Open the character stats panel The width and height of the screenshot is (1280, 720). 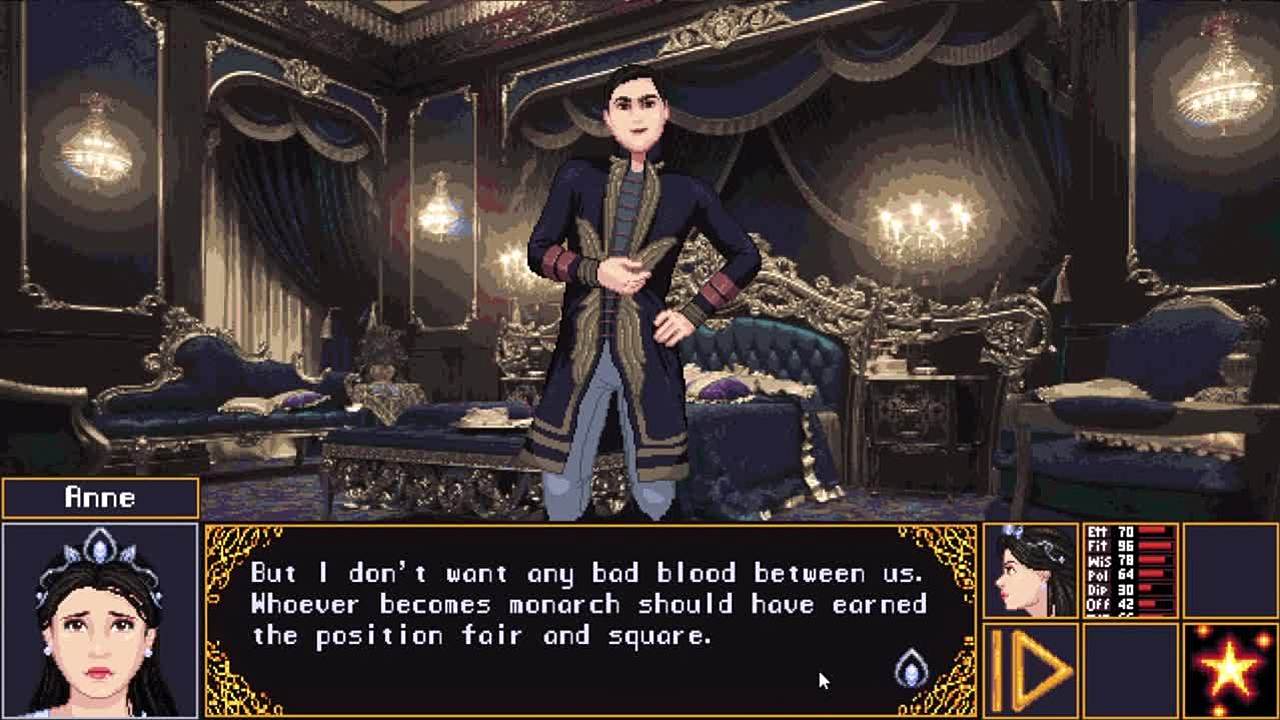pos(1131,570)
